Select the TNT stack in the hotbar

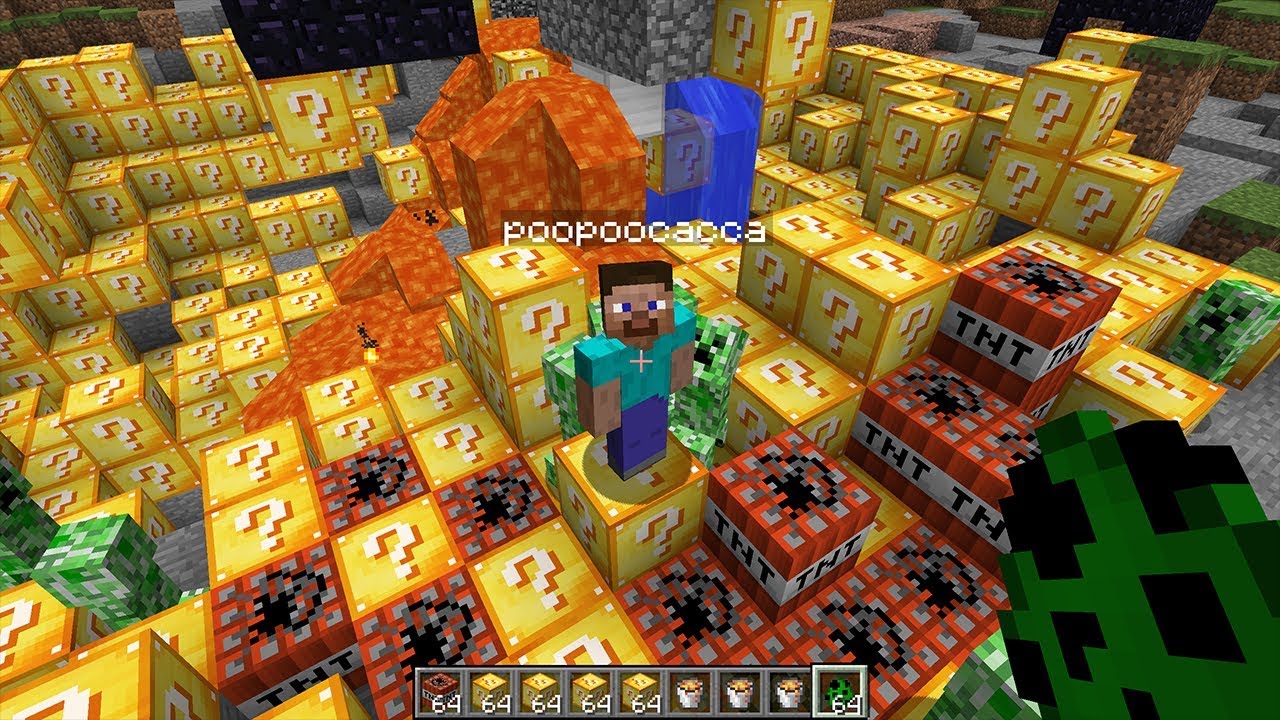coord(441,690)
